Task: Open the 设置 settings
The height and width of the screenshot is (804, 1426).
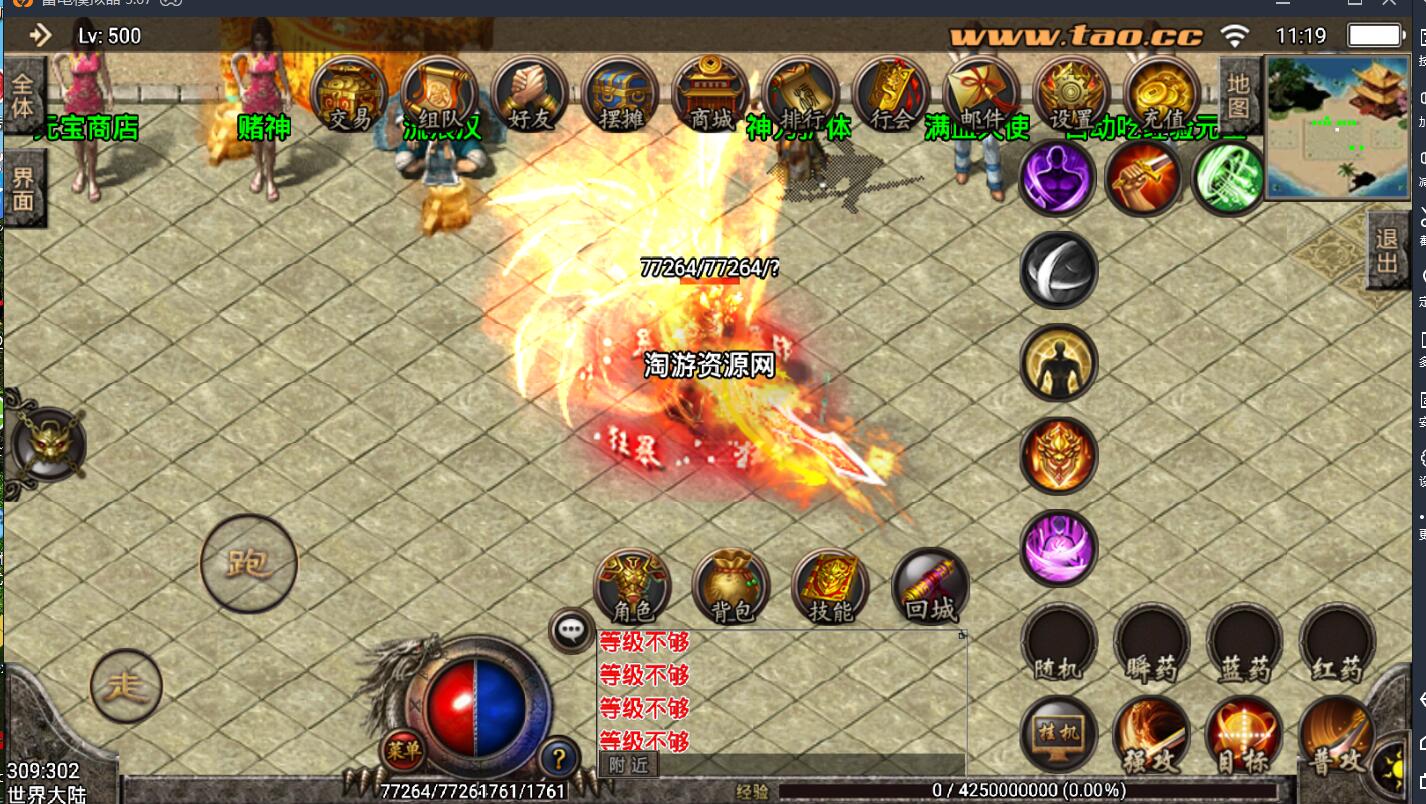Action: tap(1071, 94)
